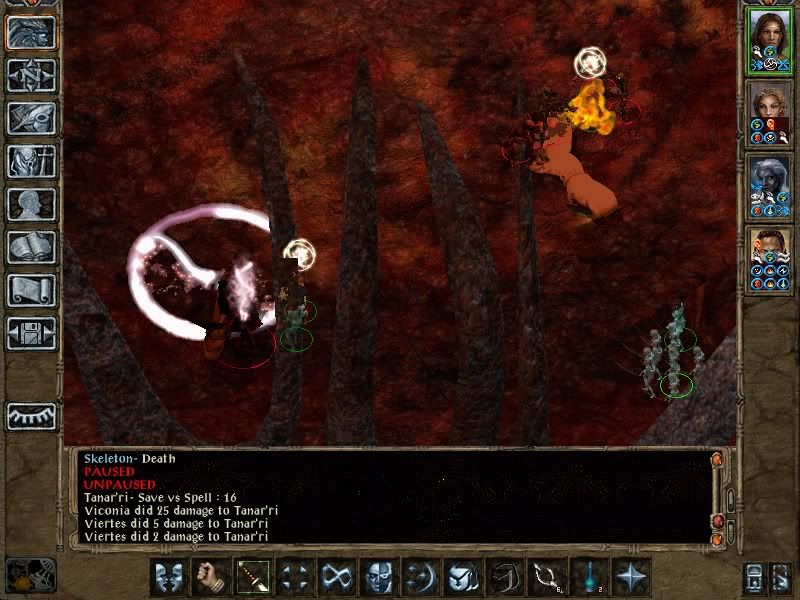Select the blonde woman's party portrait
The width and height of the screenshot is (800, 600).
pos(770,112)
